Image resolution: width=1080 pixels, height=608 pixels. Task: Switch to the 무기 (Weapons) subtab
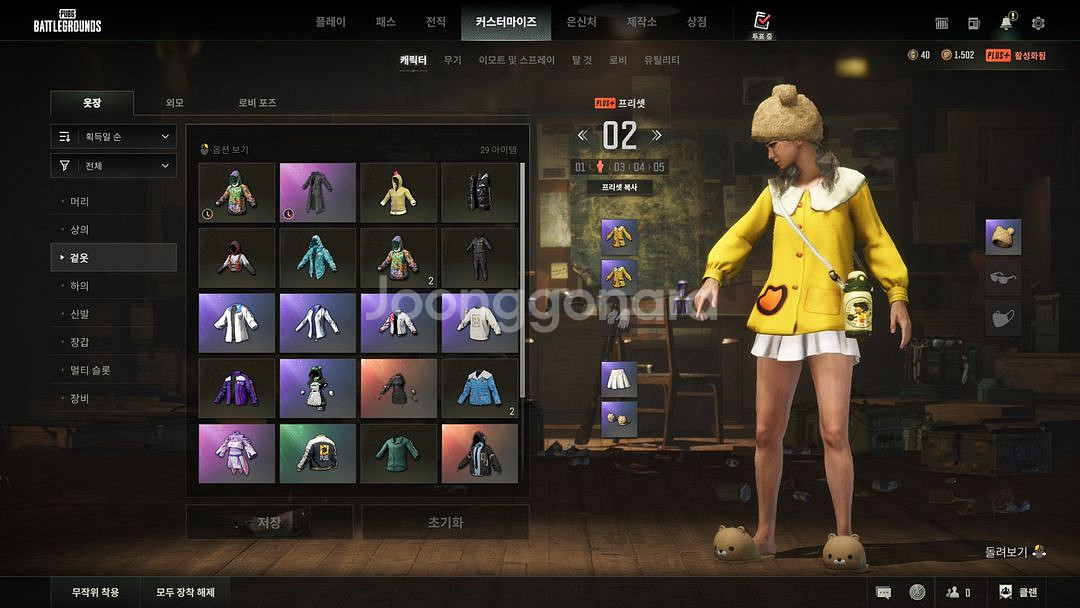click(453, 60)
